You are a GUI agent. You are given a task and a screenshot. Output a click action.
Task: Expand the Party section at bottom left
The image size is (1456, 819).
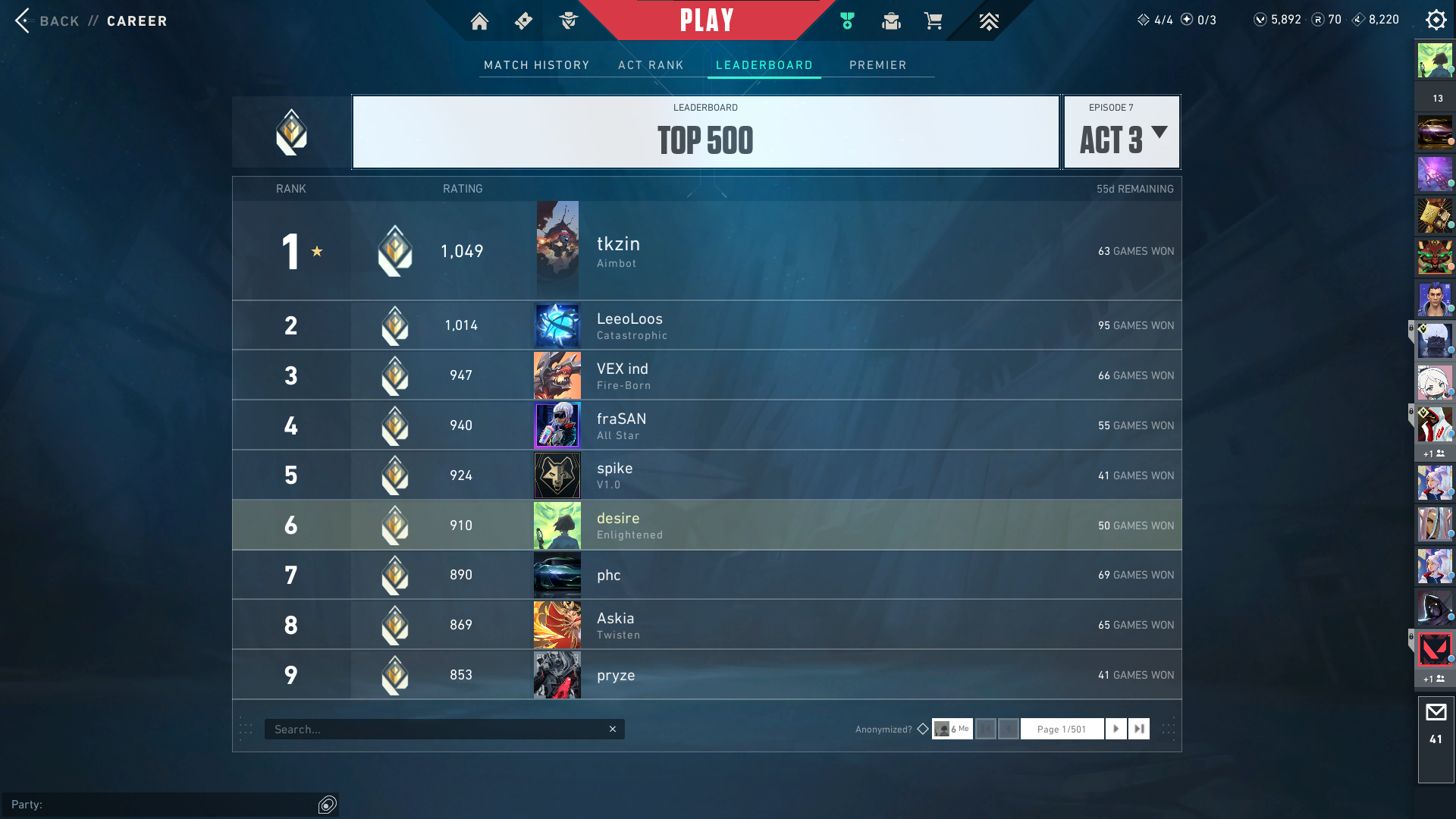point(326,805)
